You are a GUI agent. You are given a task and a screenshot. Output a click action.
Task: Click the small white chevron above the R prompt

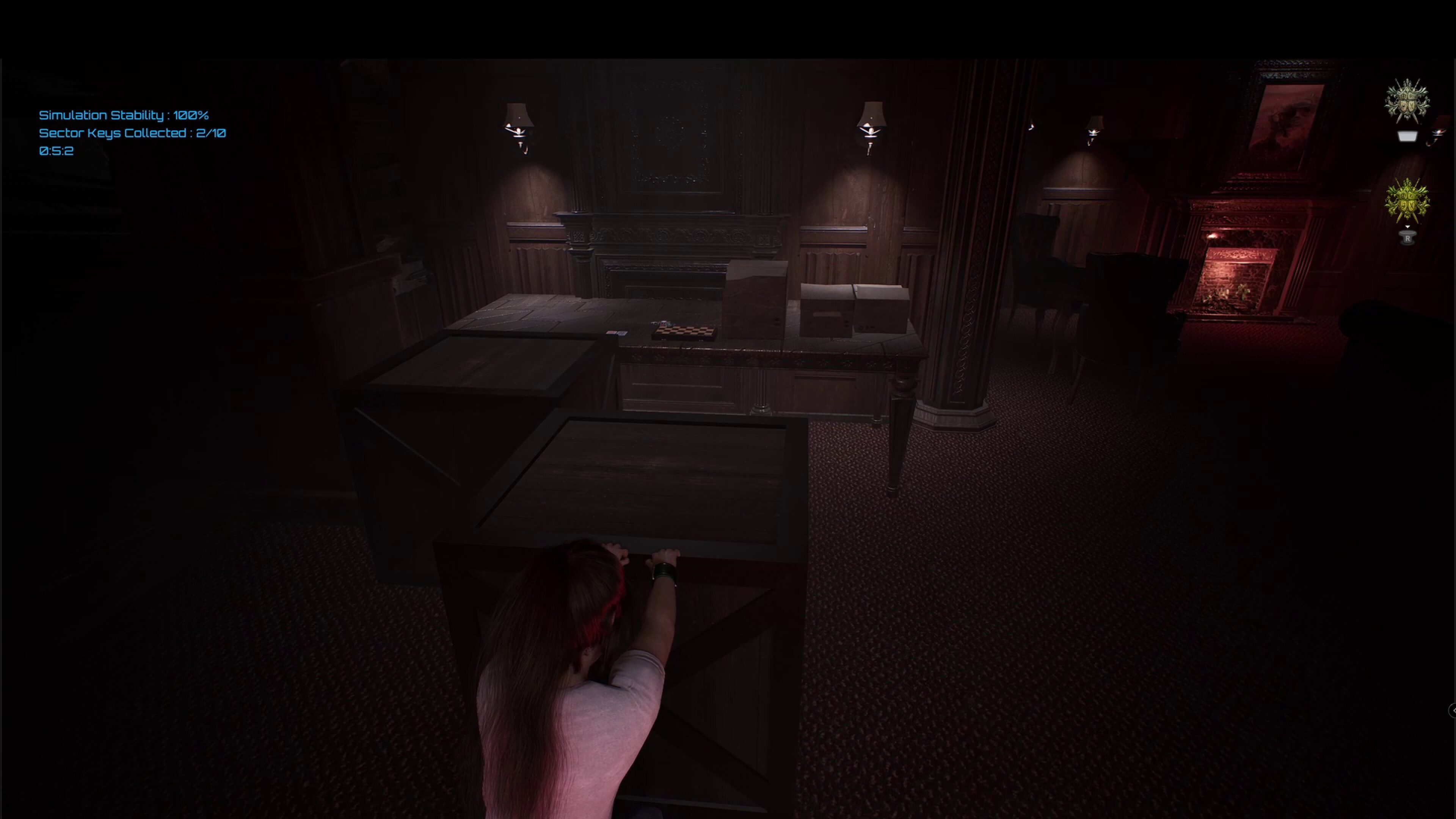click(1408, 226)
